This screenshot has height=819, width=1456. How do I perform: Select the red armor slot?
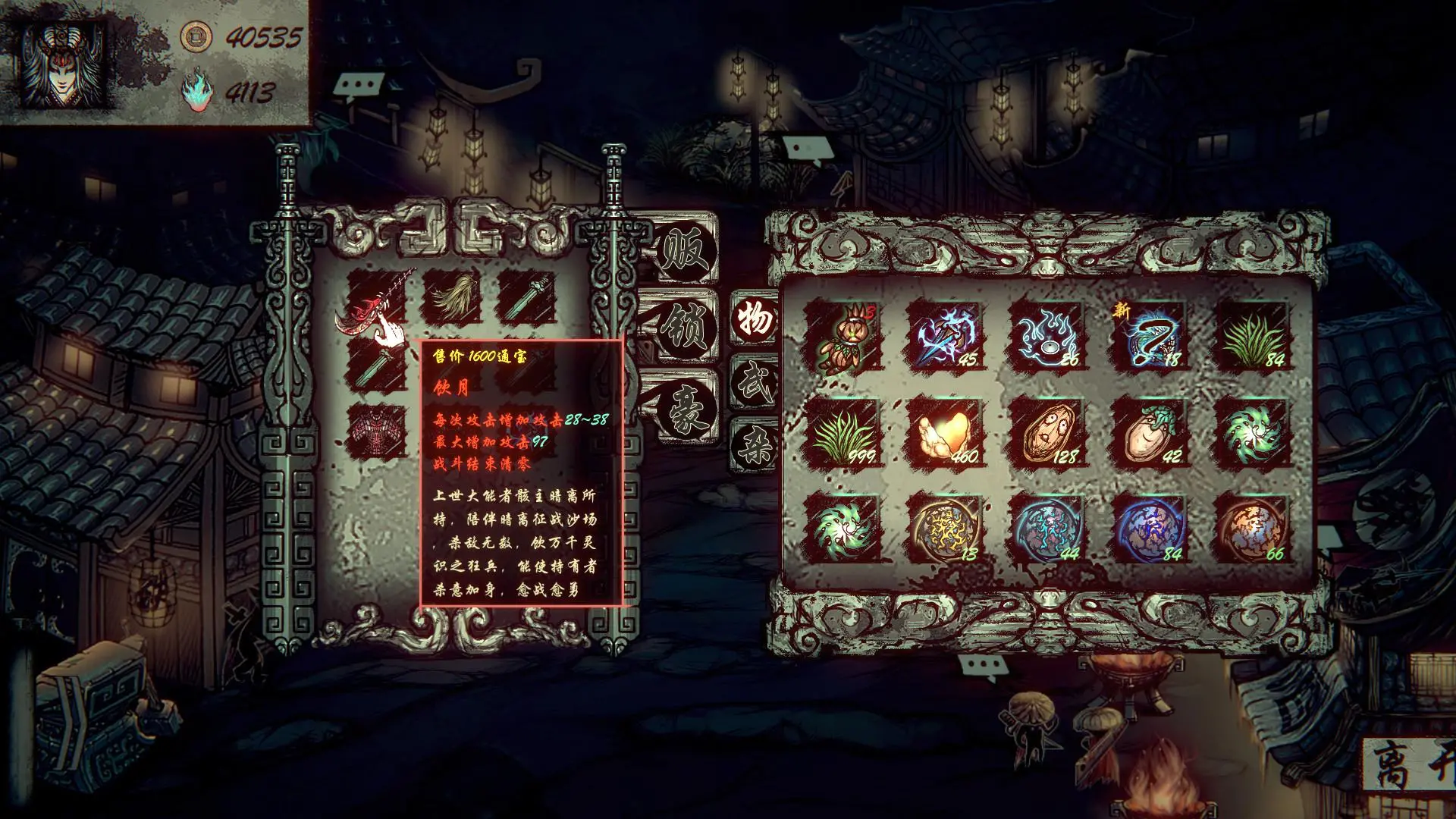coord(377,432)
